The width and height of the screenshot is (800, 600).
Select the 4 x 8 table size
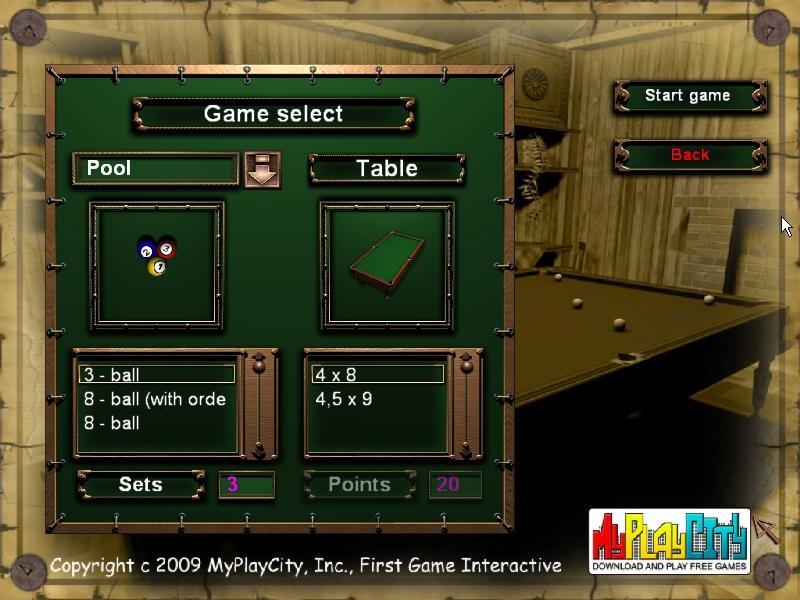click(x=378, y=375)
